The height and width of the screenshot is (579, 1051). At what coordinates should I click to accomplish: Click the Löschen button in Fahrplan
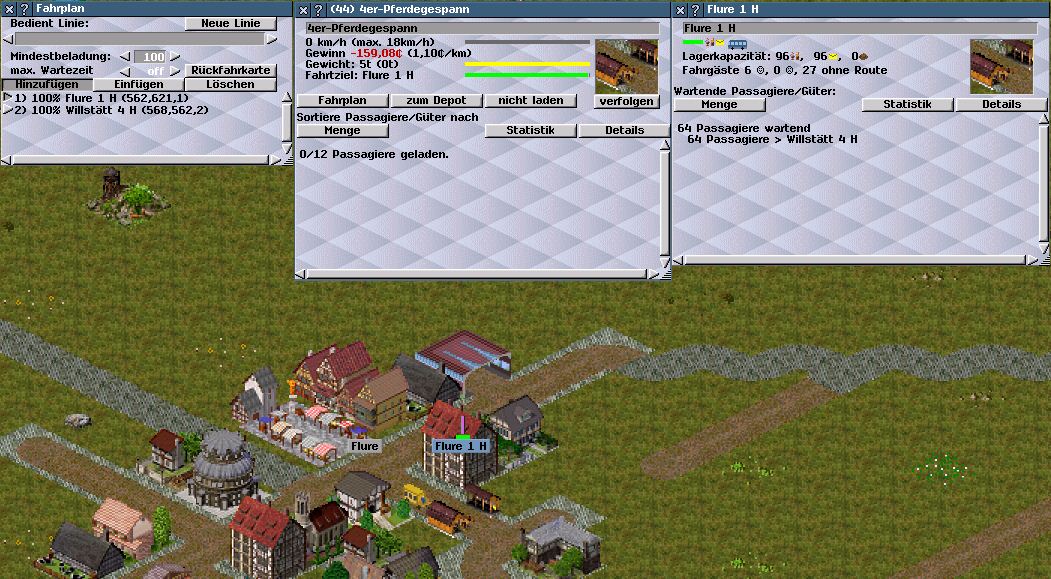coord(230,84)
